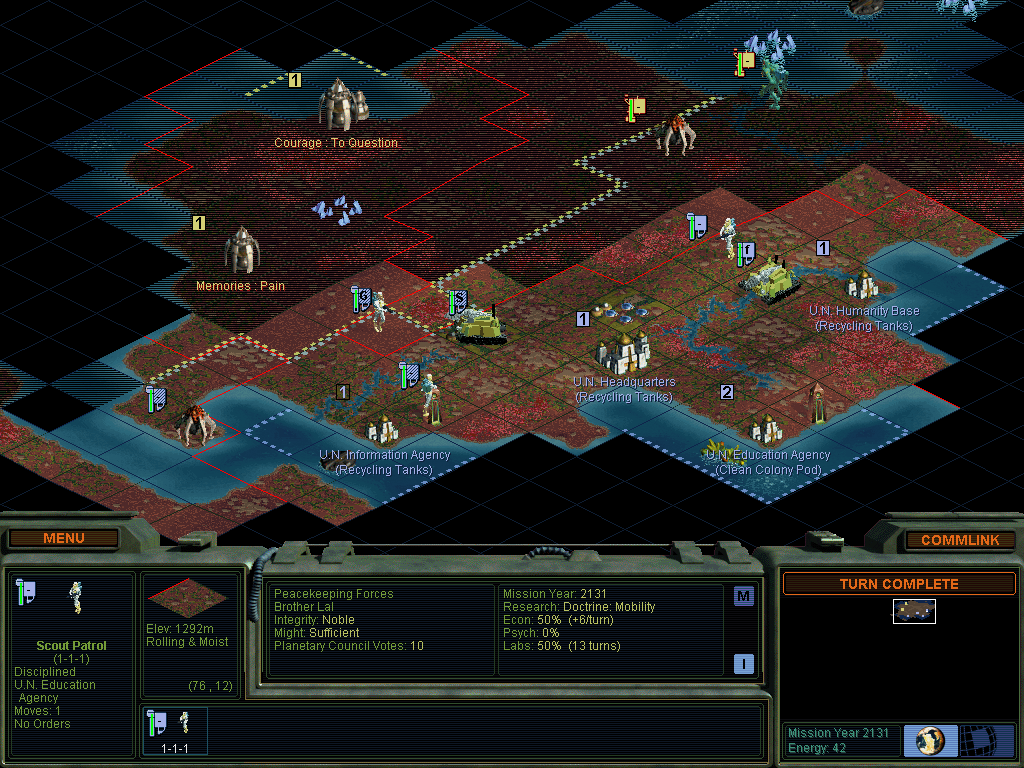This screenshot has width=1024, height=768.
Task: Select the planet globe view icon
Action: [x=930, y=740]
